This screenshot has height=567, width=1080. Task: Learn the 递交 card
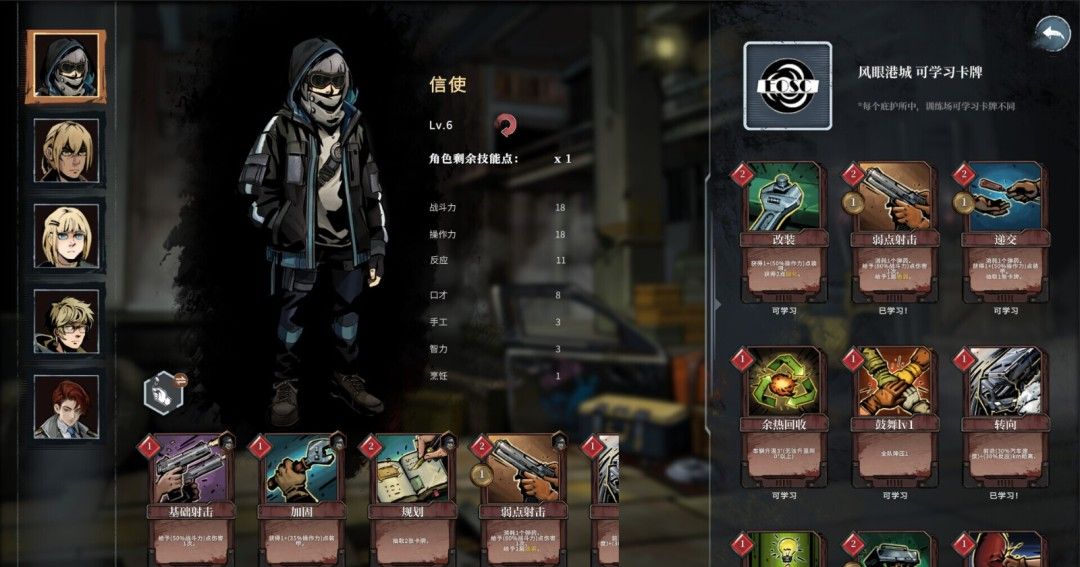tap(1004, 232)
